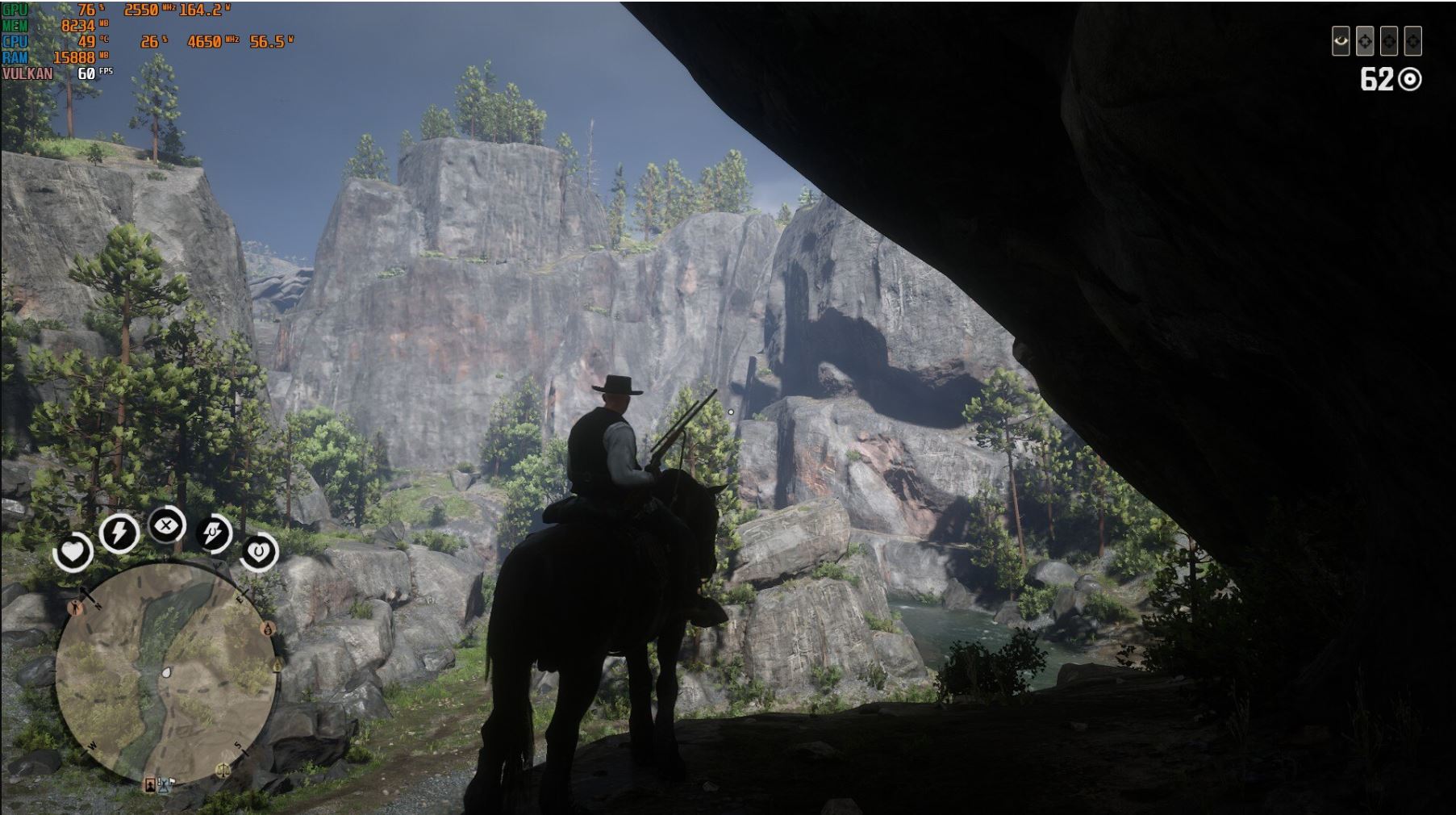Select the portrait marker at minimap bottom

[149, 784]
